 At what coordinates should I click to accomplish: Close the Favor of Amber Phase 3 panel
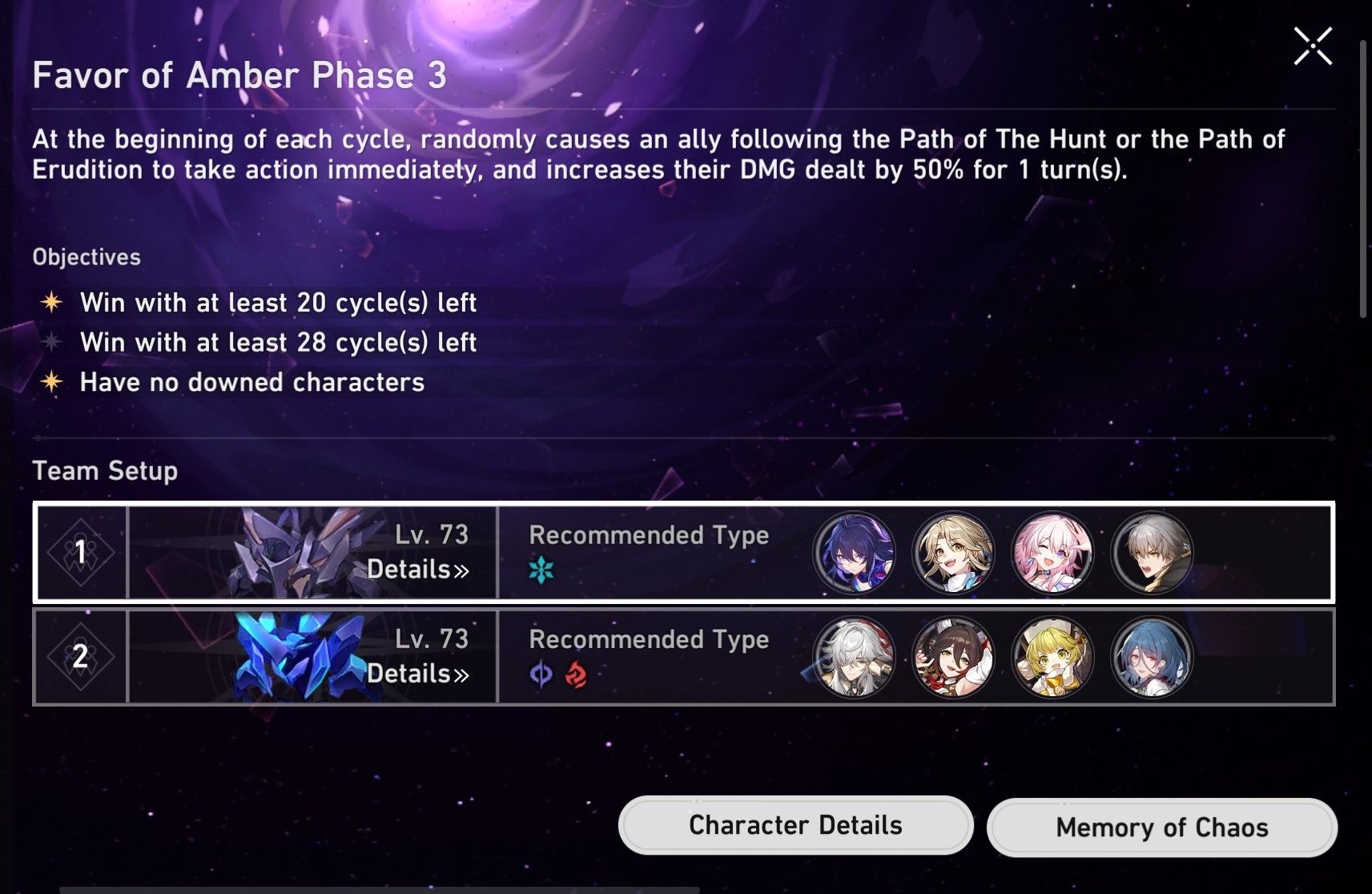point(1313,46)
